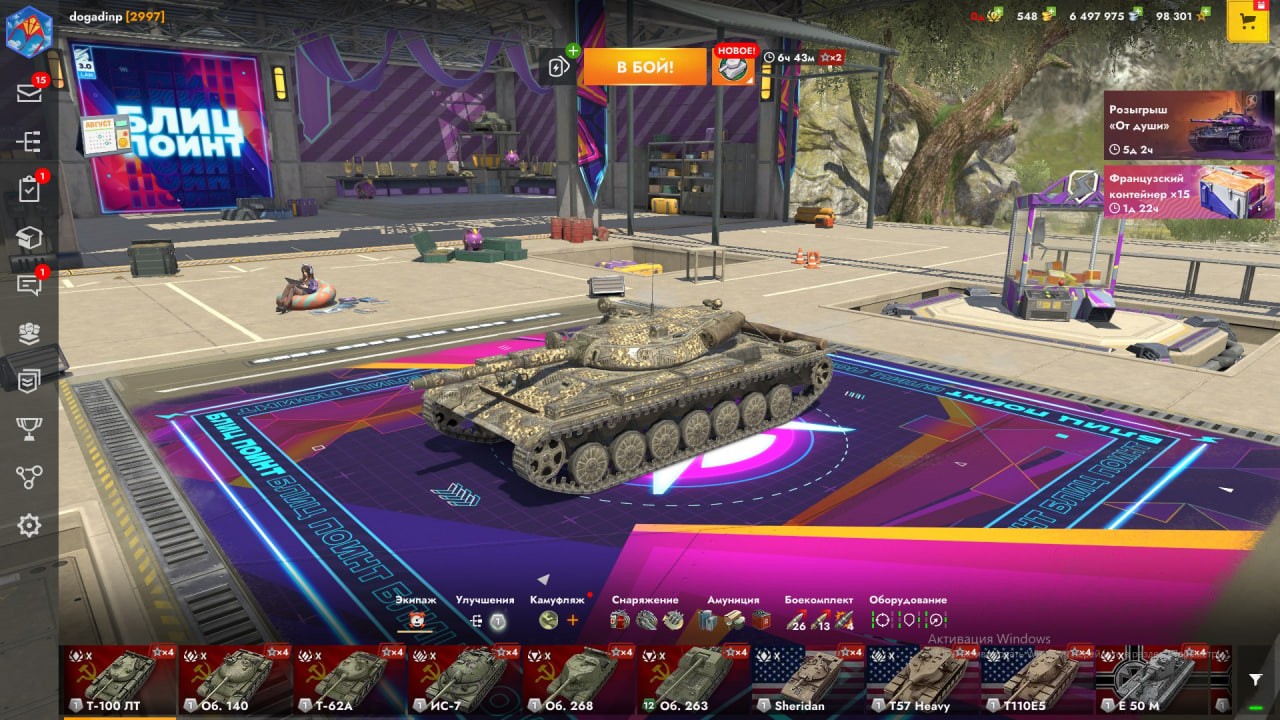The width and height of the screenshot is (1280, 720).
Task: Open the shop cart in the corner
Action: tap(1247, 22)
